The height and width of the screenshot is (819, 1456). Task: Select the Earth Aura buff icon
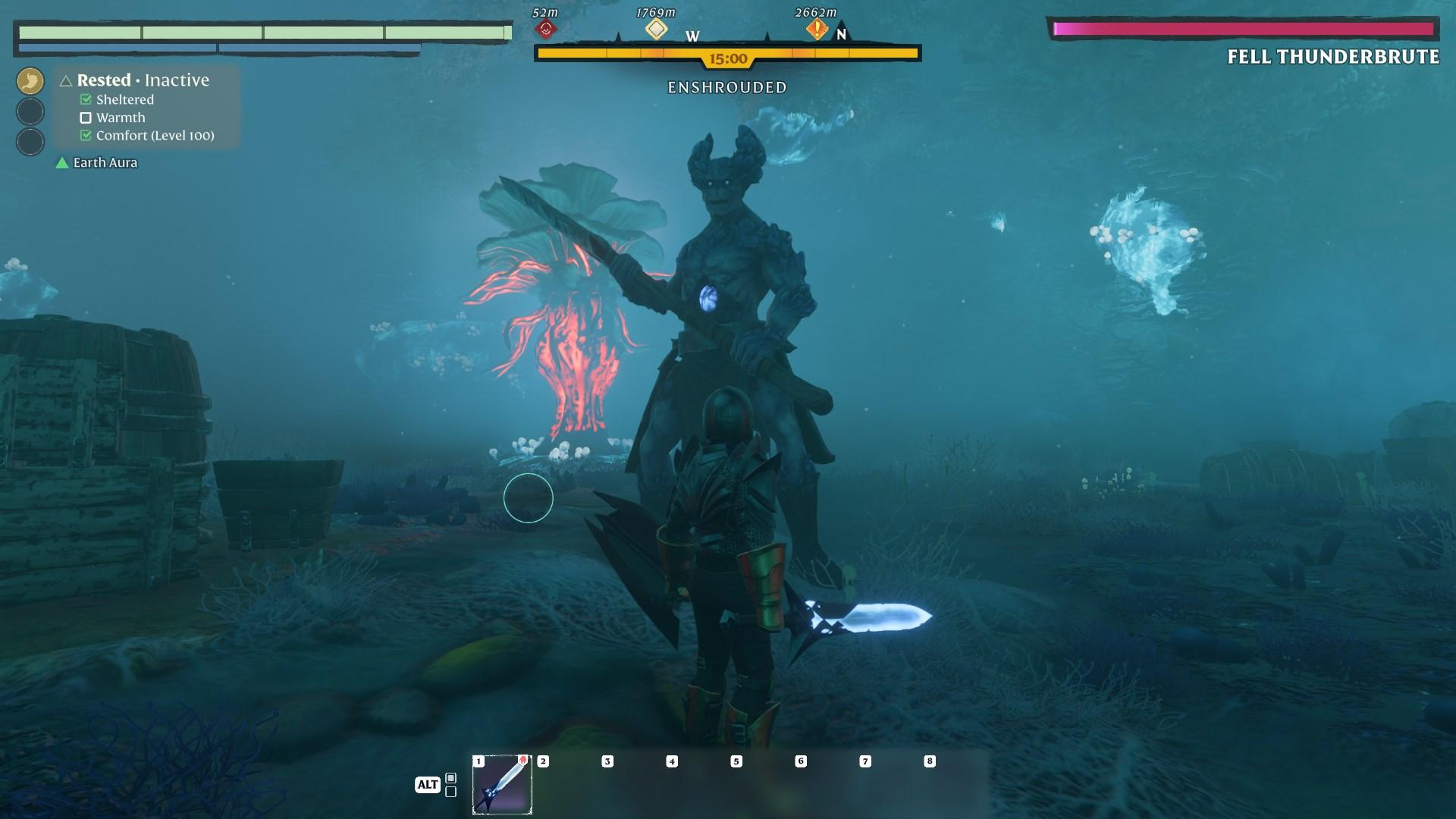point(62,163)
